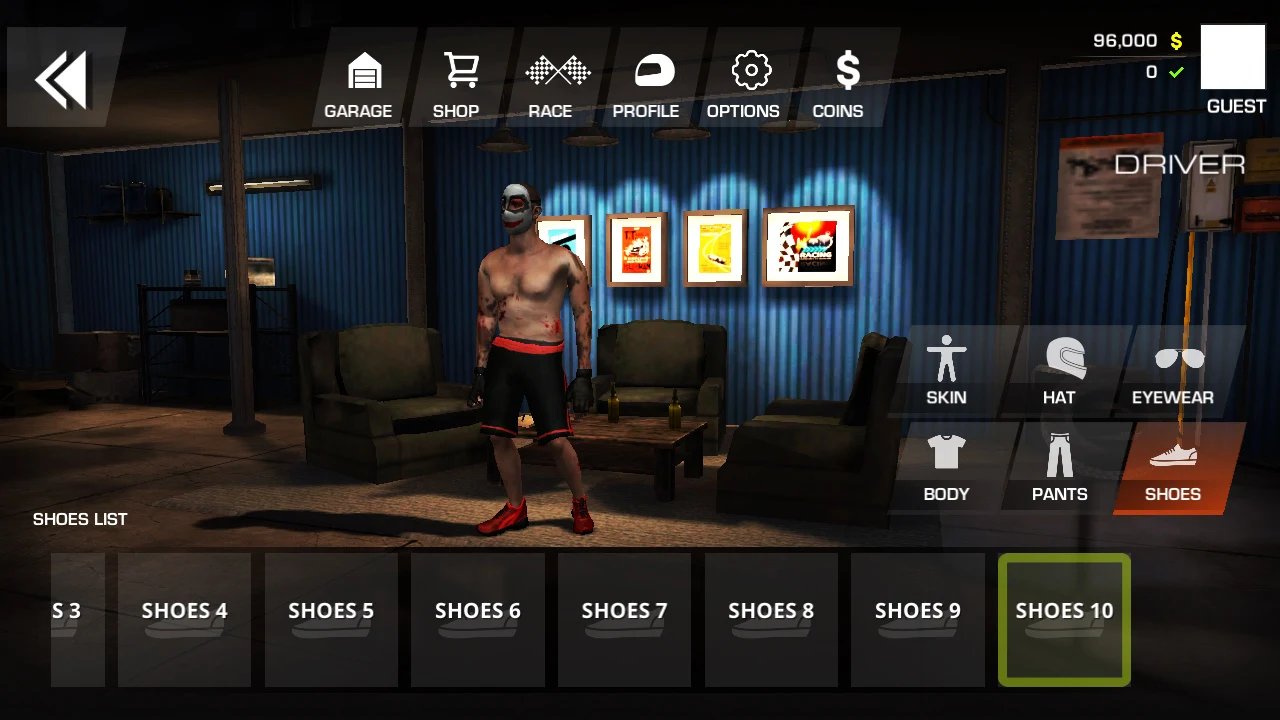Select the Shoes category
Image resolution: width=1280 pixels, height=720 pixels.
coord(1172,468)
